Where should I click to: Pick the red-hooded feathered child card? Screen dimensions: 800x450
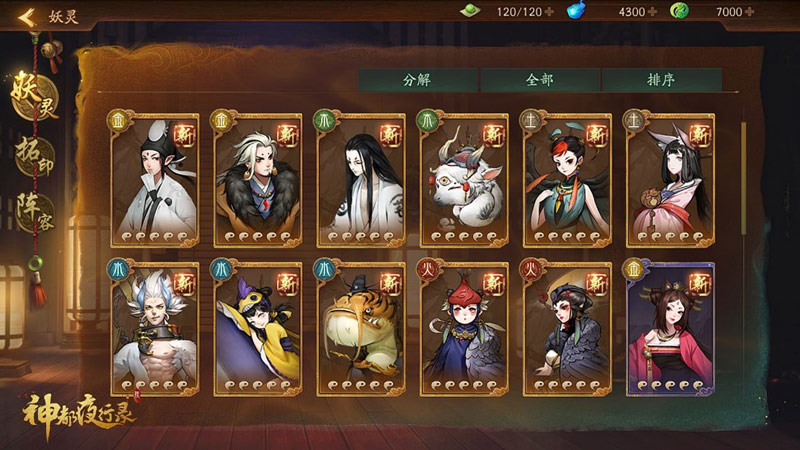[x=464, y=329]
